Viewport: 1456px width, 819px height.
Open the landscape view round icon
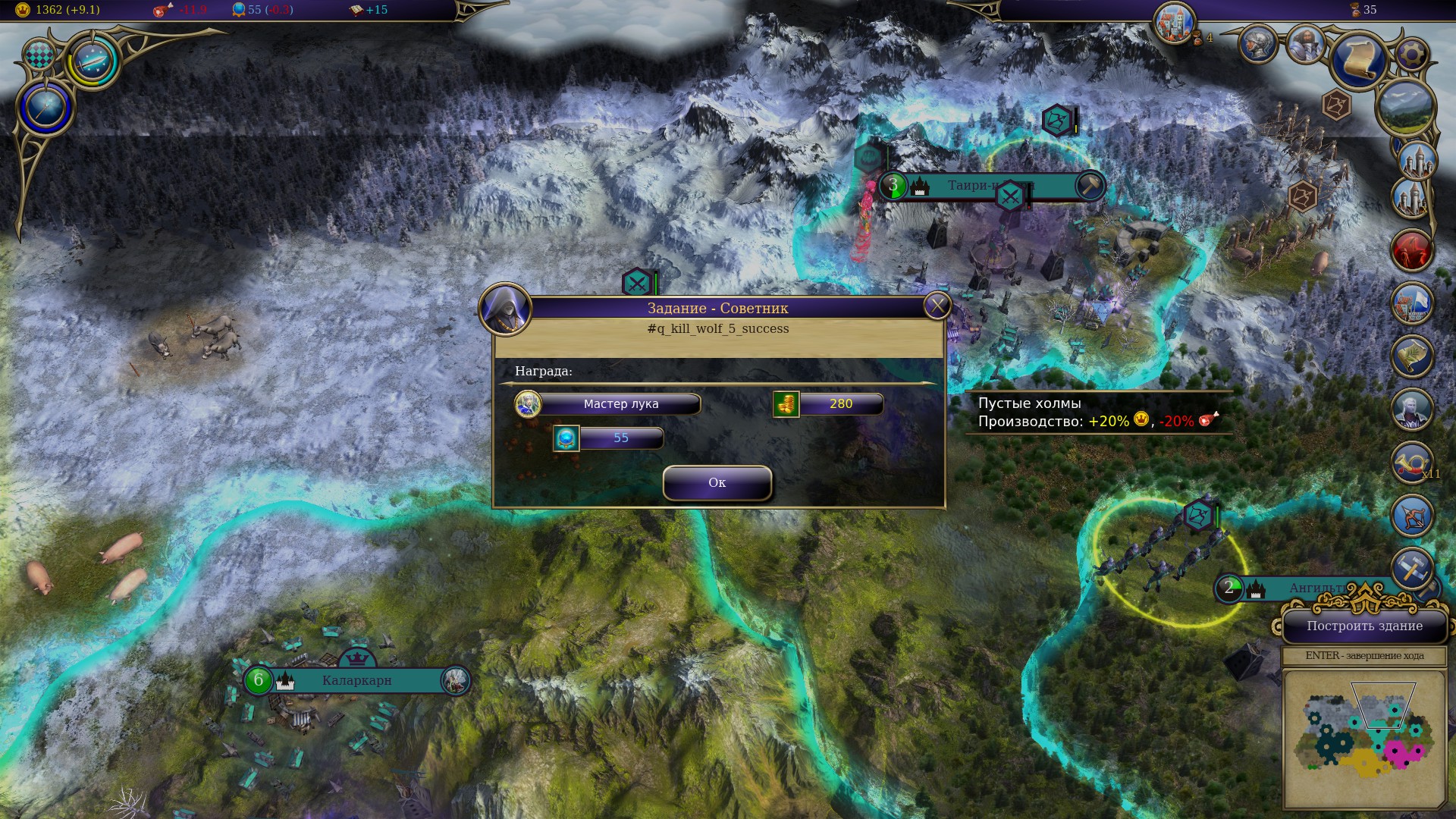(1405, 106)
